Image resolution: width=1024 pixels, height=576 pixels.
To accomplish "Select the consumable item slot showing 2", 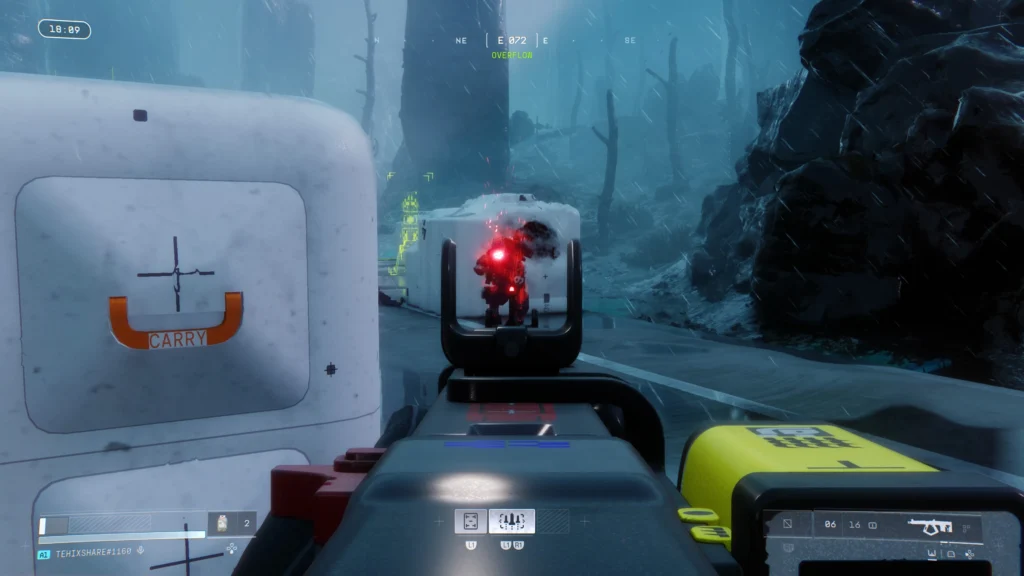I will [231, 523].
